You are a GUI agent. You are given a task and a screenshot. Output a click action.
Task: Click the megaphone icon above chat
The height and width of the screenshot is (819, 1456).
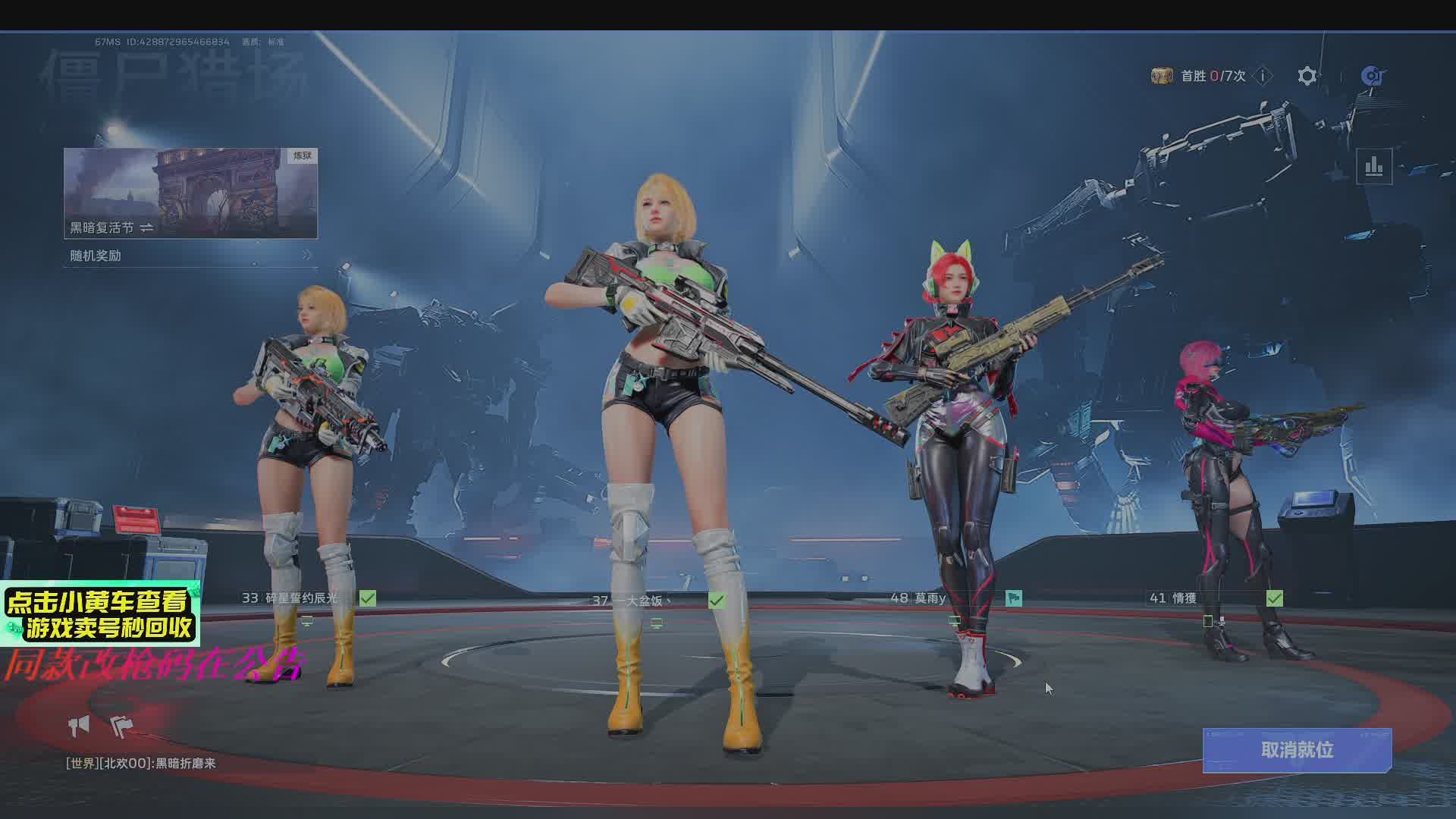(79, 726)
